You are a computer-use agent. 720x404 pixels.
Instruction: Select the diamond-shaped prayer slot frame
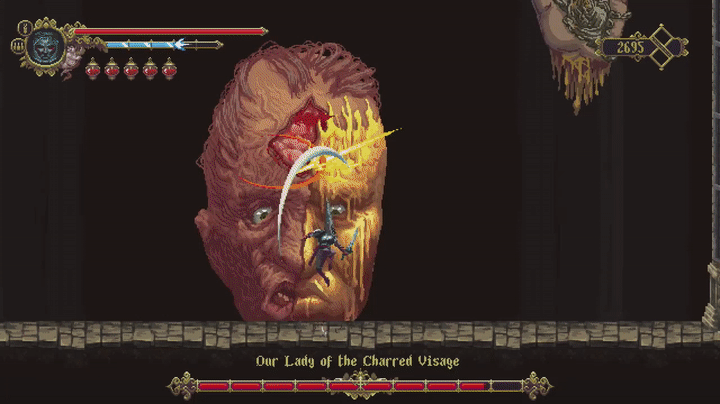(663, 46)
